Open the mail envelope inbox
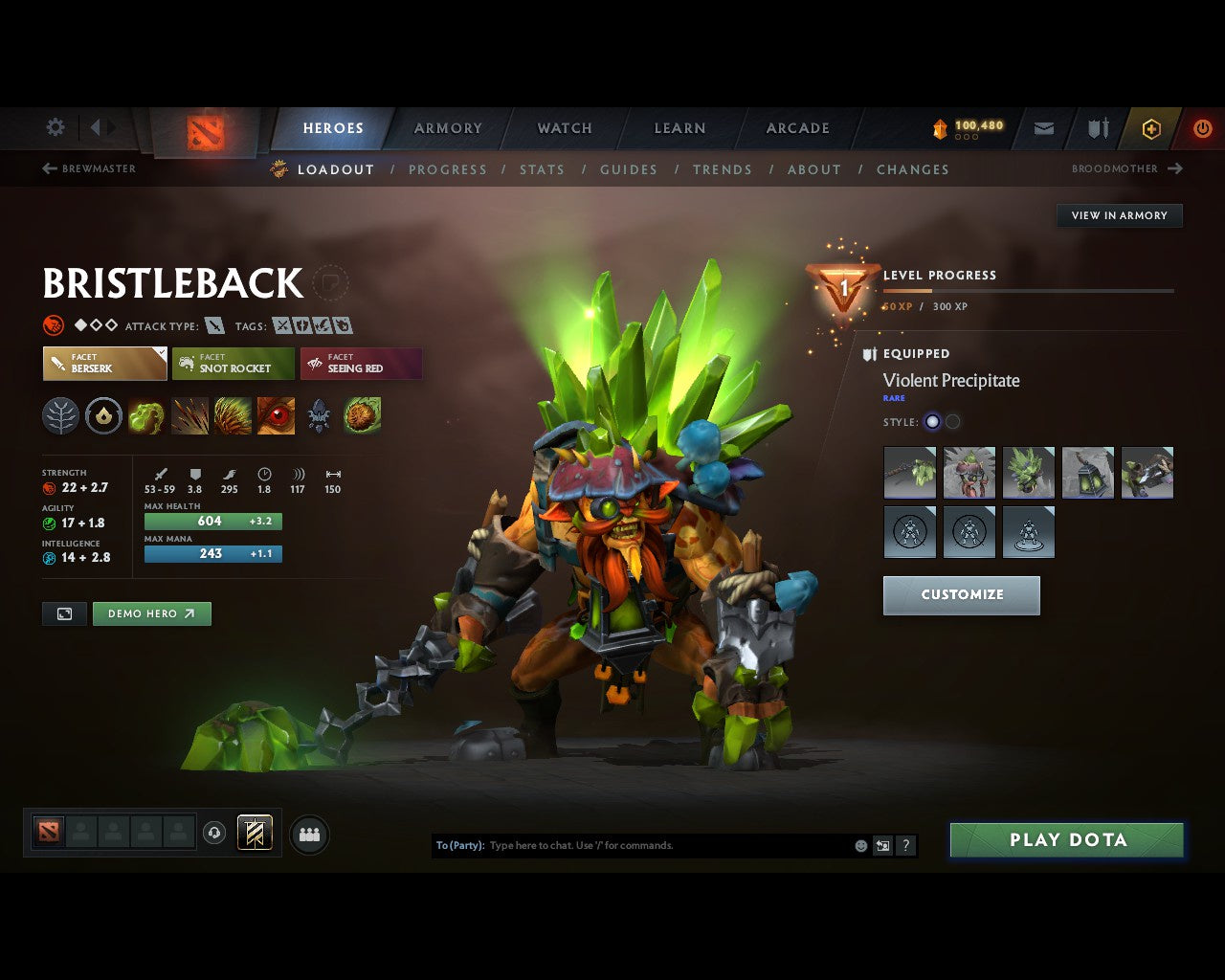This screenshot has height=980, width=1225. click(x=1044, y=128)
